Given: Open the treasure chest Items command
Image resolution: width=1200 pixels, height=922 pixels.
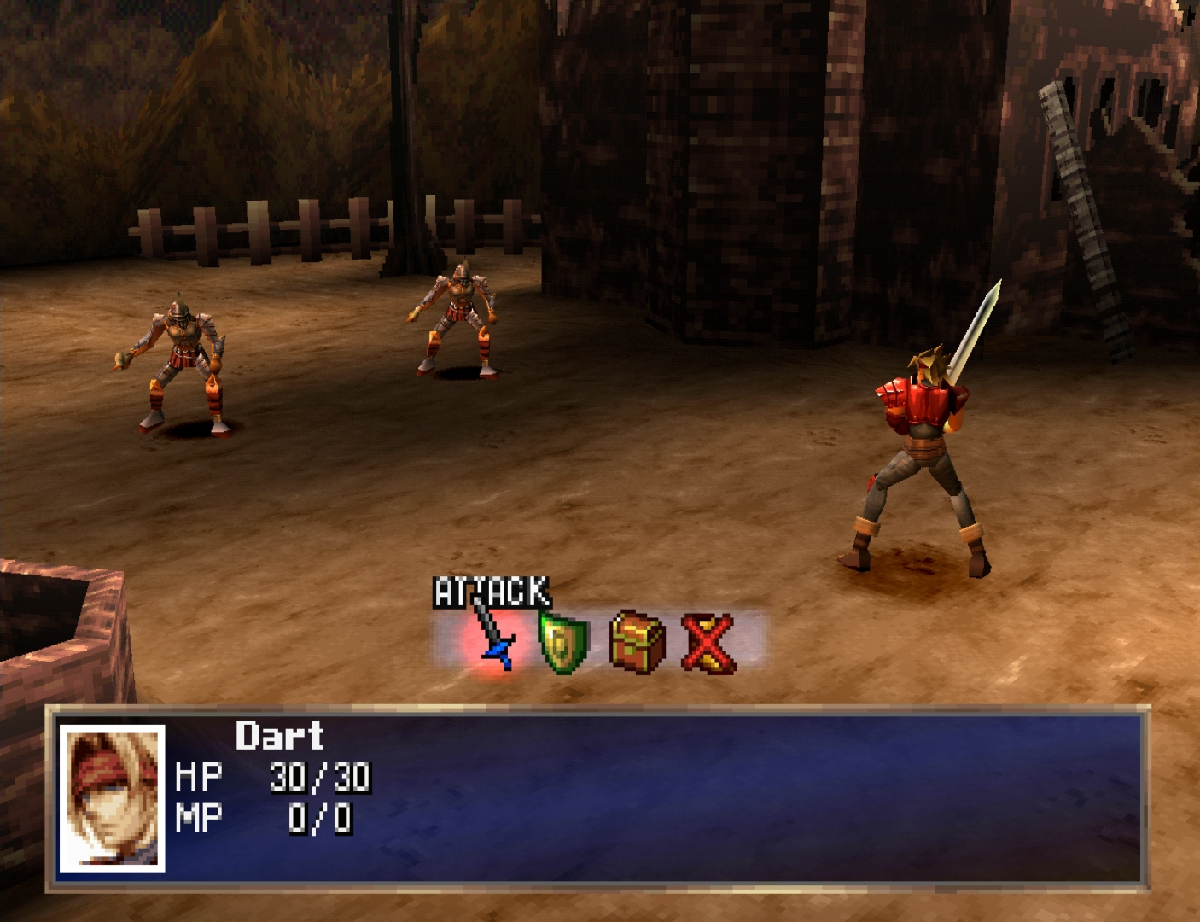Looking at the screenshot, I should (x=637, y=641).
